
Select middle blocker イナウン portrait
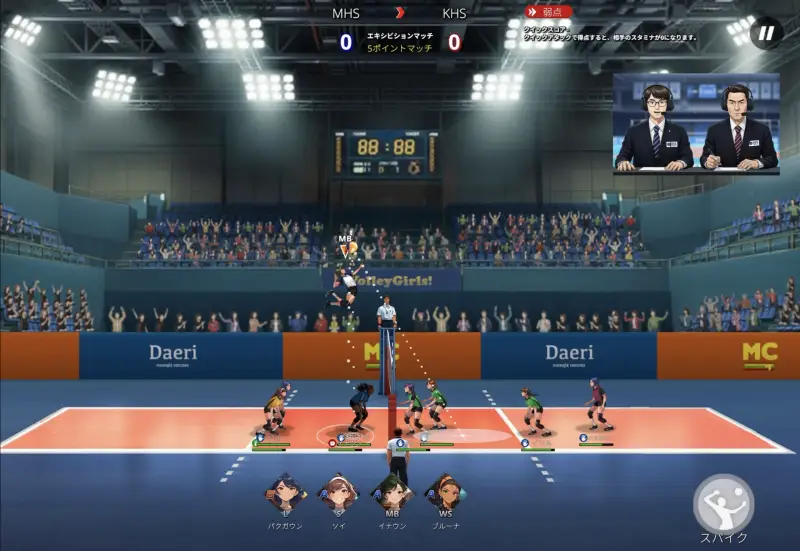pyautogui.click(x=390, y=493)
